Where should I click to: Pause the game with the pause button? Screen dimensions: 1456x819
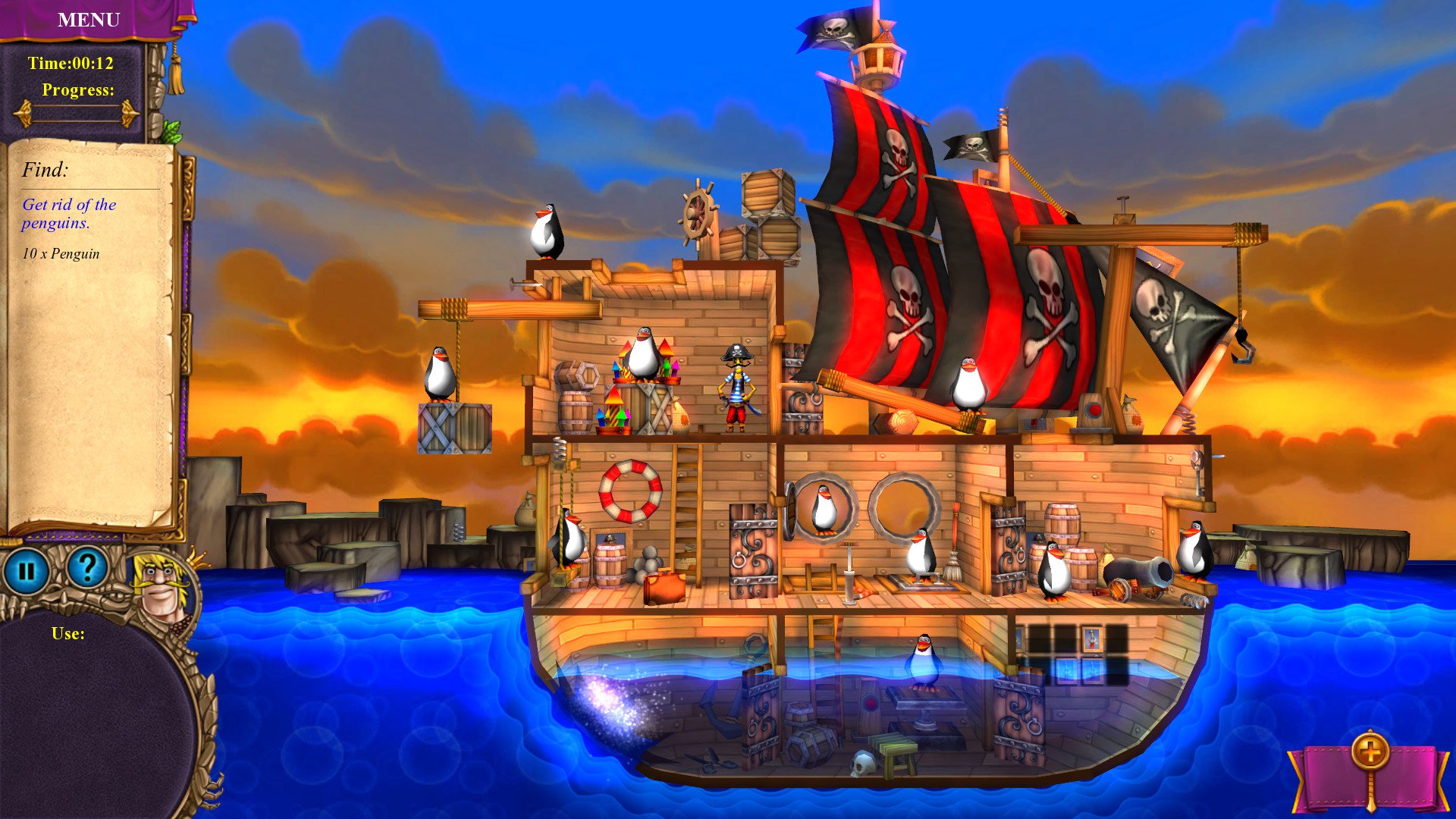(x=27, y=570)
